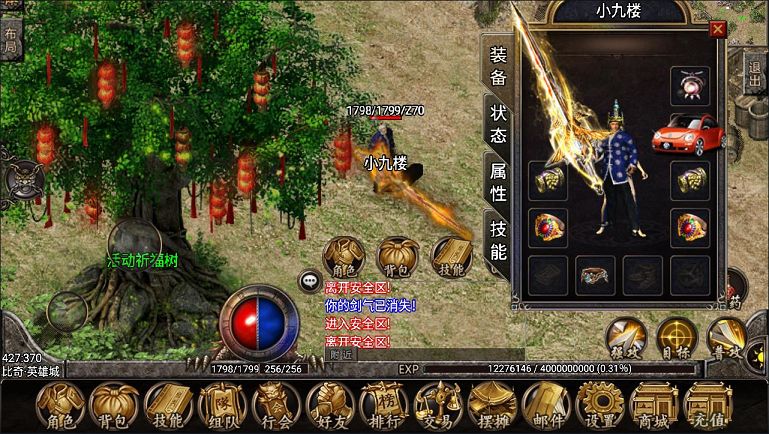This screenshot has height=434, width=769.
Task: View the 排行 rankings
Action: click(x=383, y=406)
